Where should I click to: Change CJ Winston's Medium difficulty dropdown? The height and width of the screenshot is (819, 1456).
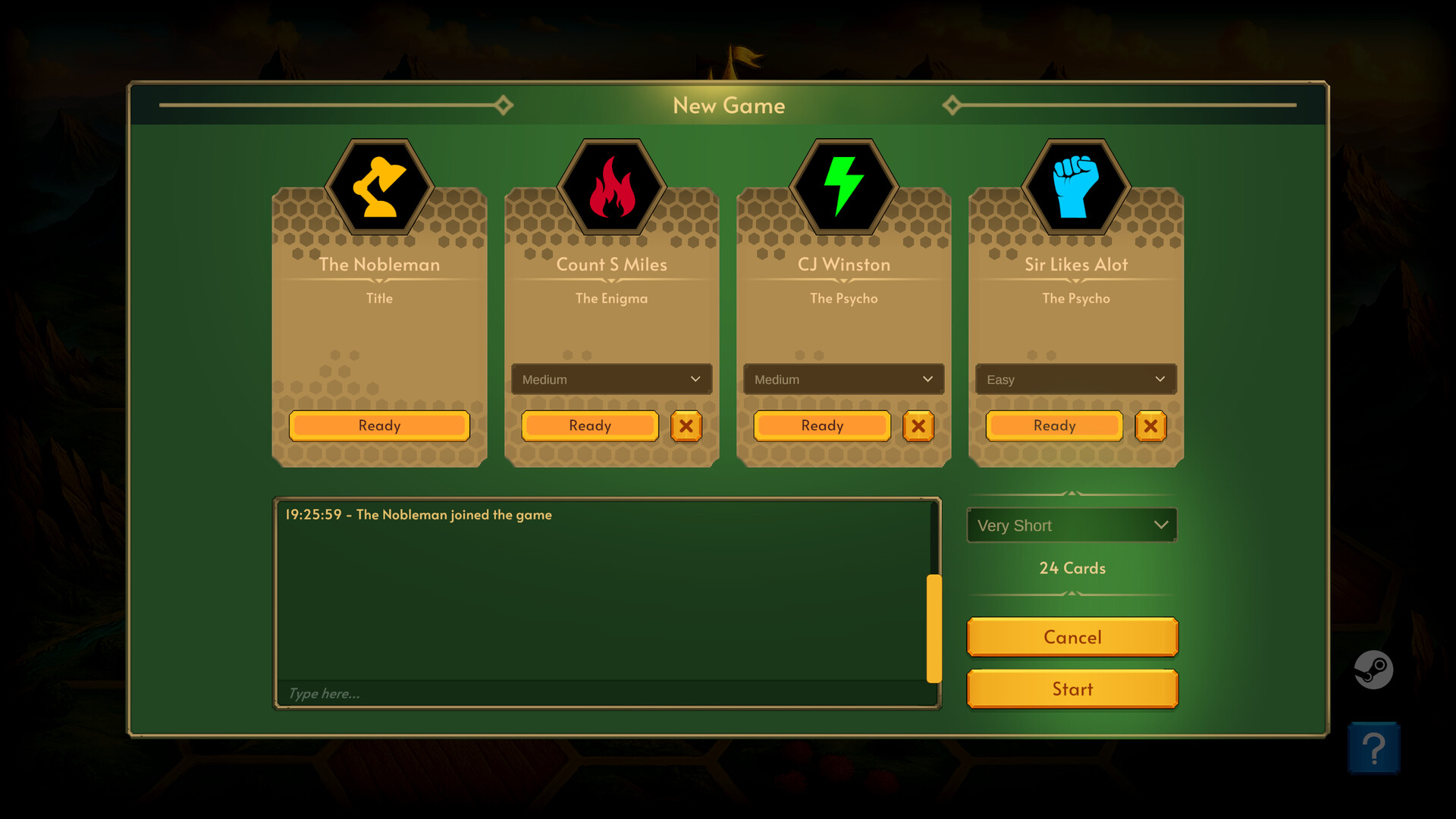pyautogui.click(x=843, y=379)
